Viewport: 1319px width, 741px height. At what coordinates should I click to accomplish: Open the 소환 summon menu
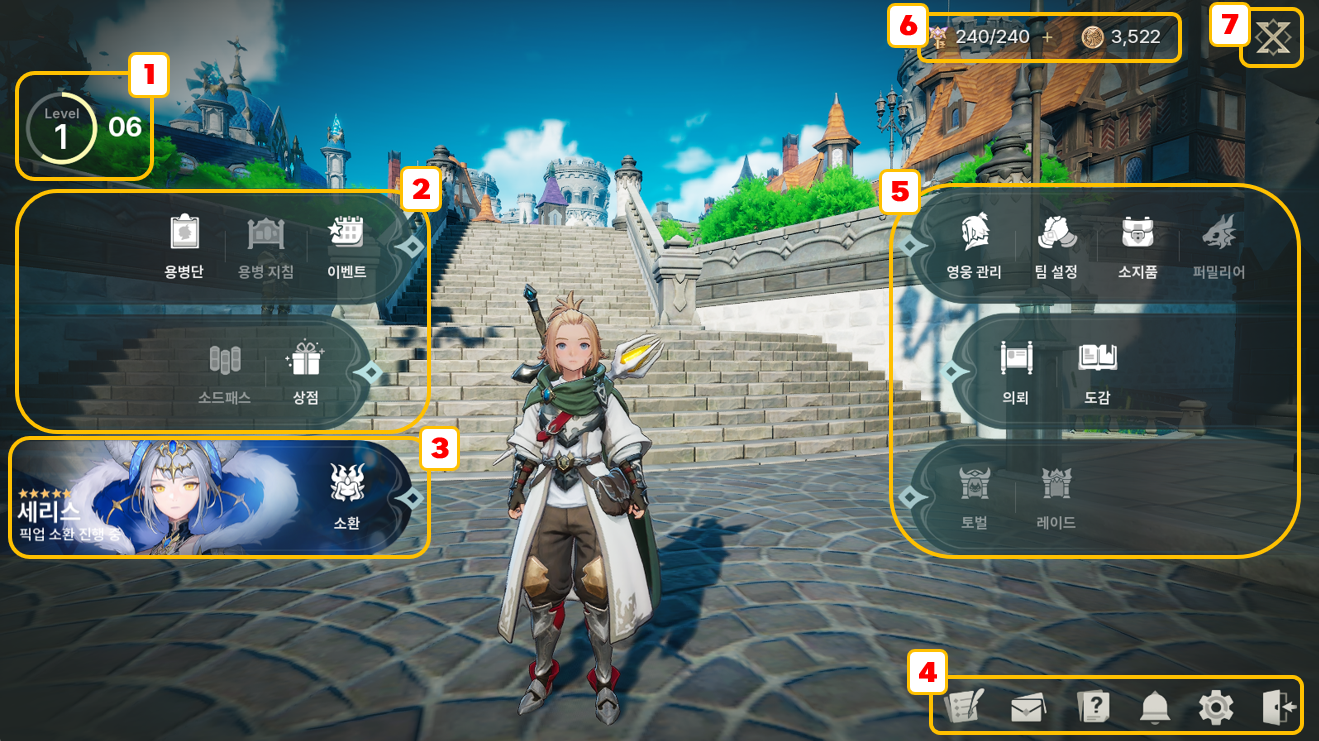346,496
